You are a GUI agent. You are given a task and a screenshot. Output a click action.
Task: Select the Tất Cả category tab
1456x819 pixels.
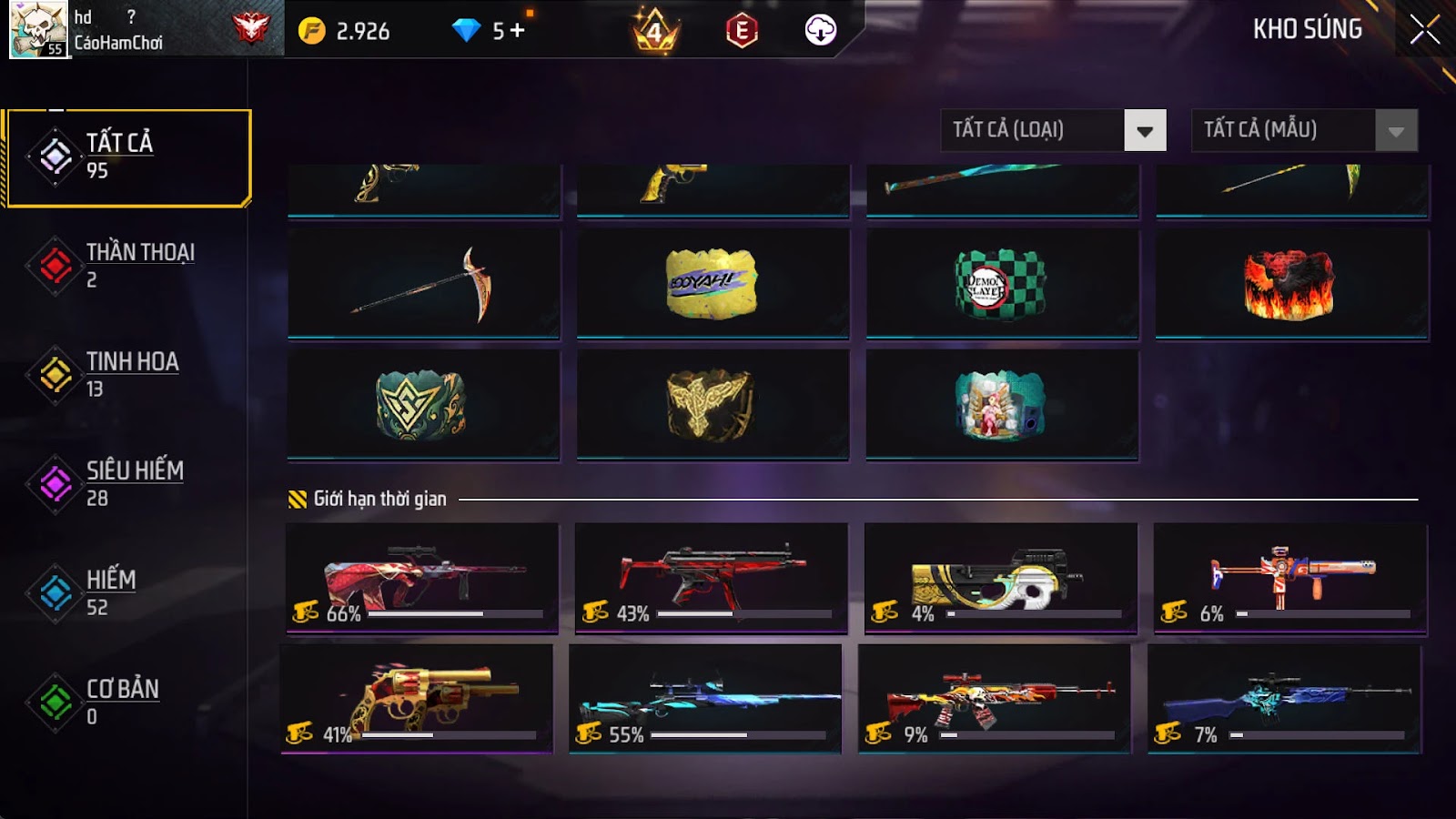pyautogui.click(x=127, y=157)
